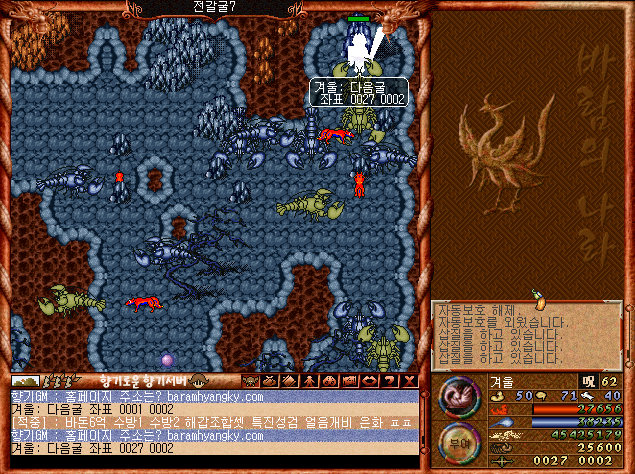635x474 pixels.
Task: Click the X button on the toolbar
Action: tap(408, 381)
